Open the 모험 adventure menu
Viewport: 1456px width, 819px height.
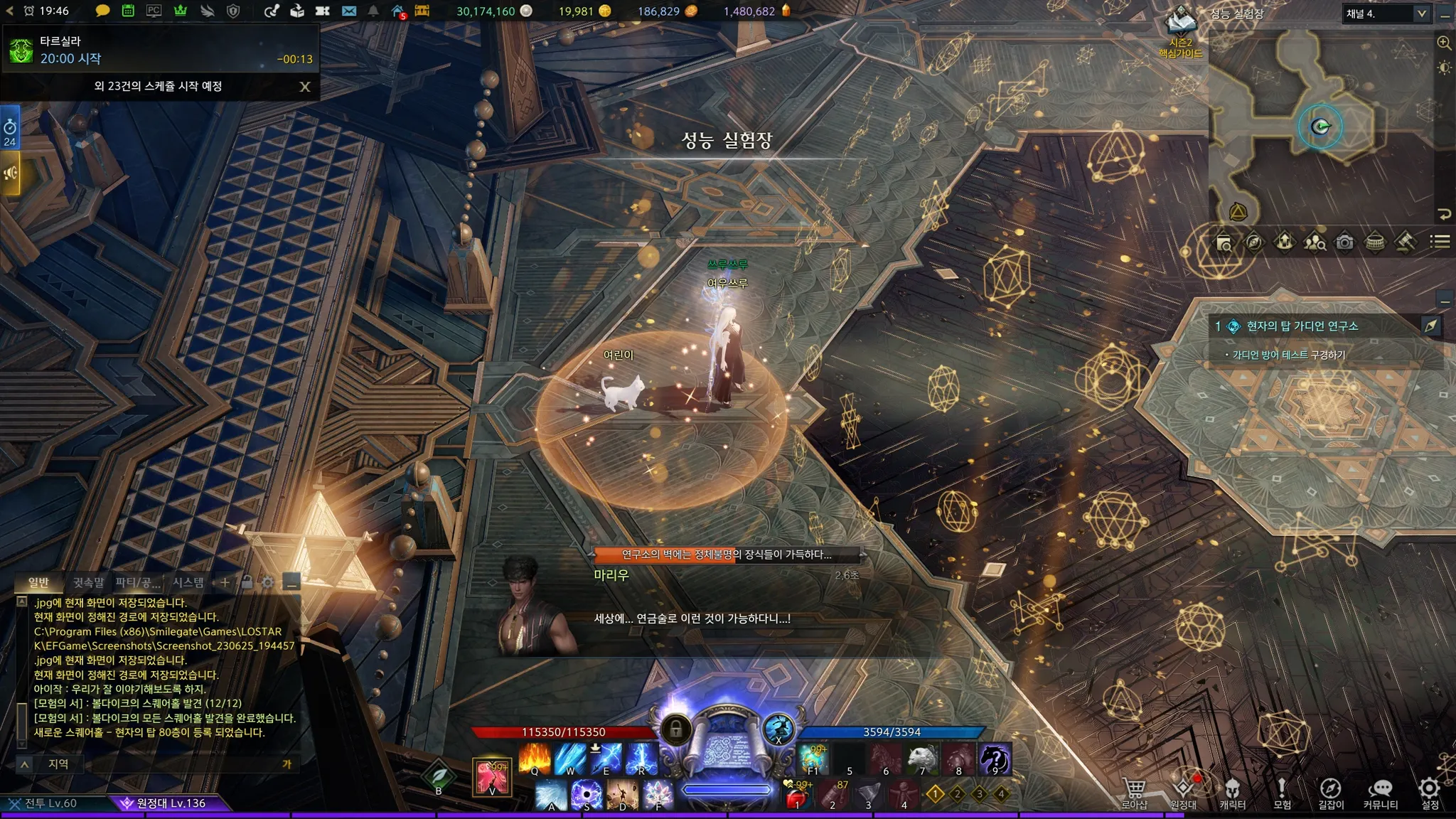tap(1282, 793)
